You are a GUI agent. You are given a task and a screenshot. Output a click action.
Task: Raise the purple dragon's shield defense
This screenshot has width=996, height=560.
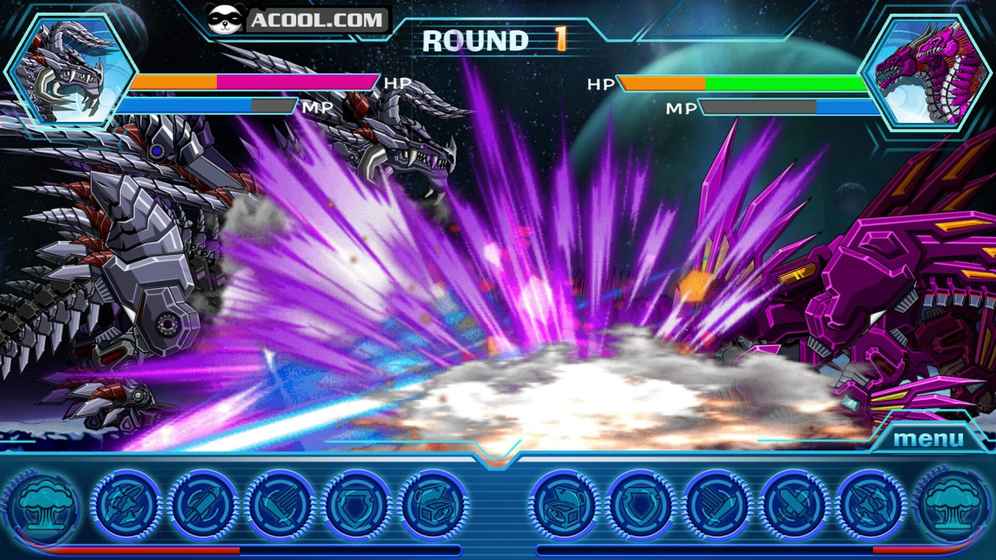[x=640, y=502]
